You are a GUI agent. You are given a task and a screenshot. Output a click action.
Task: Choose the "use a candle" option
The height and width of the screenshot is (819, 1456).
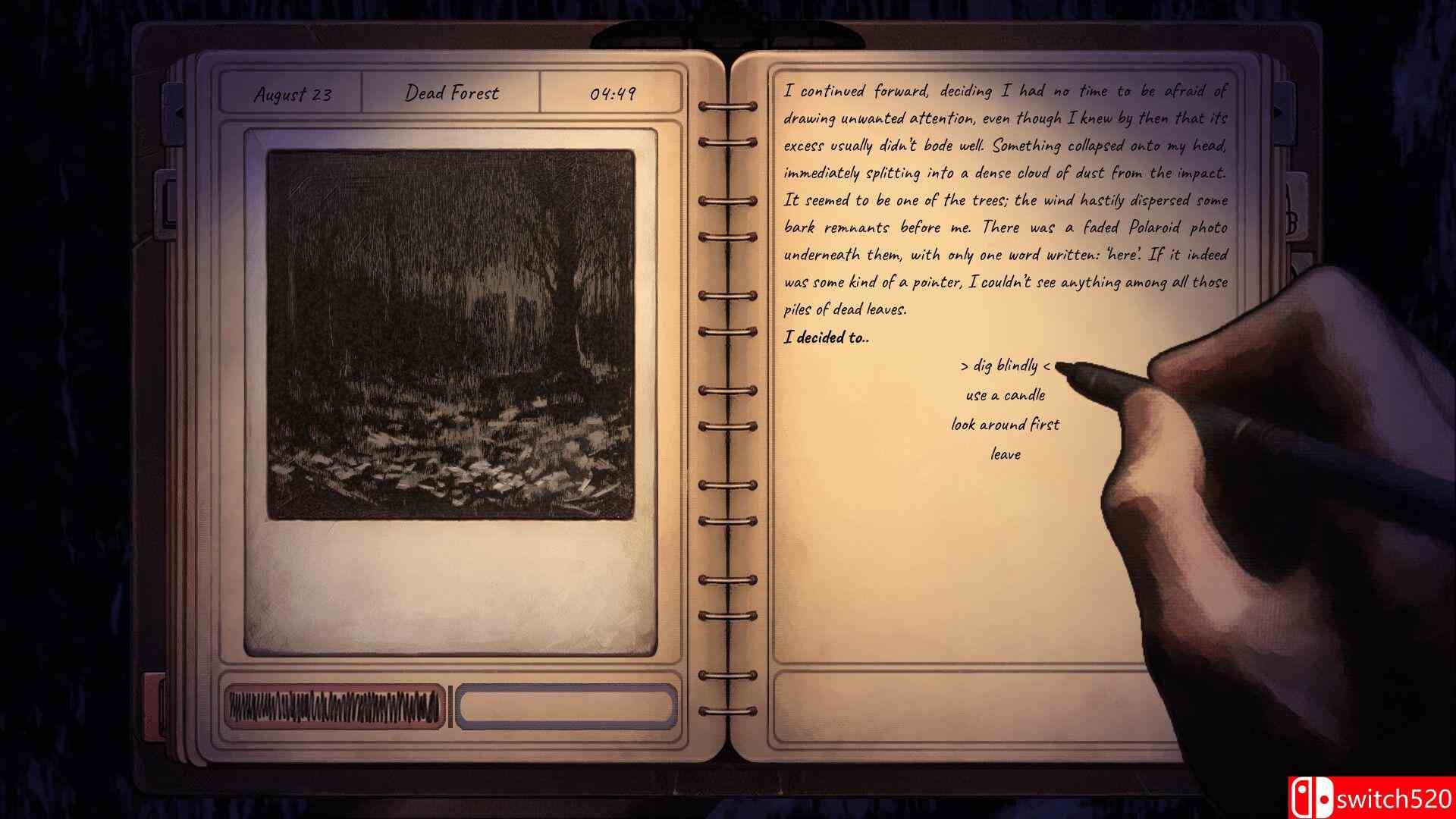pos(1006,396)
